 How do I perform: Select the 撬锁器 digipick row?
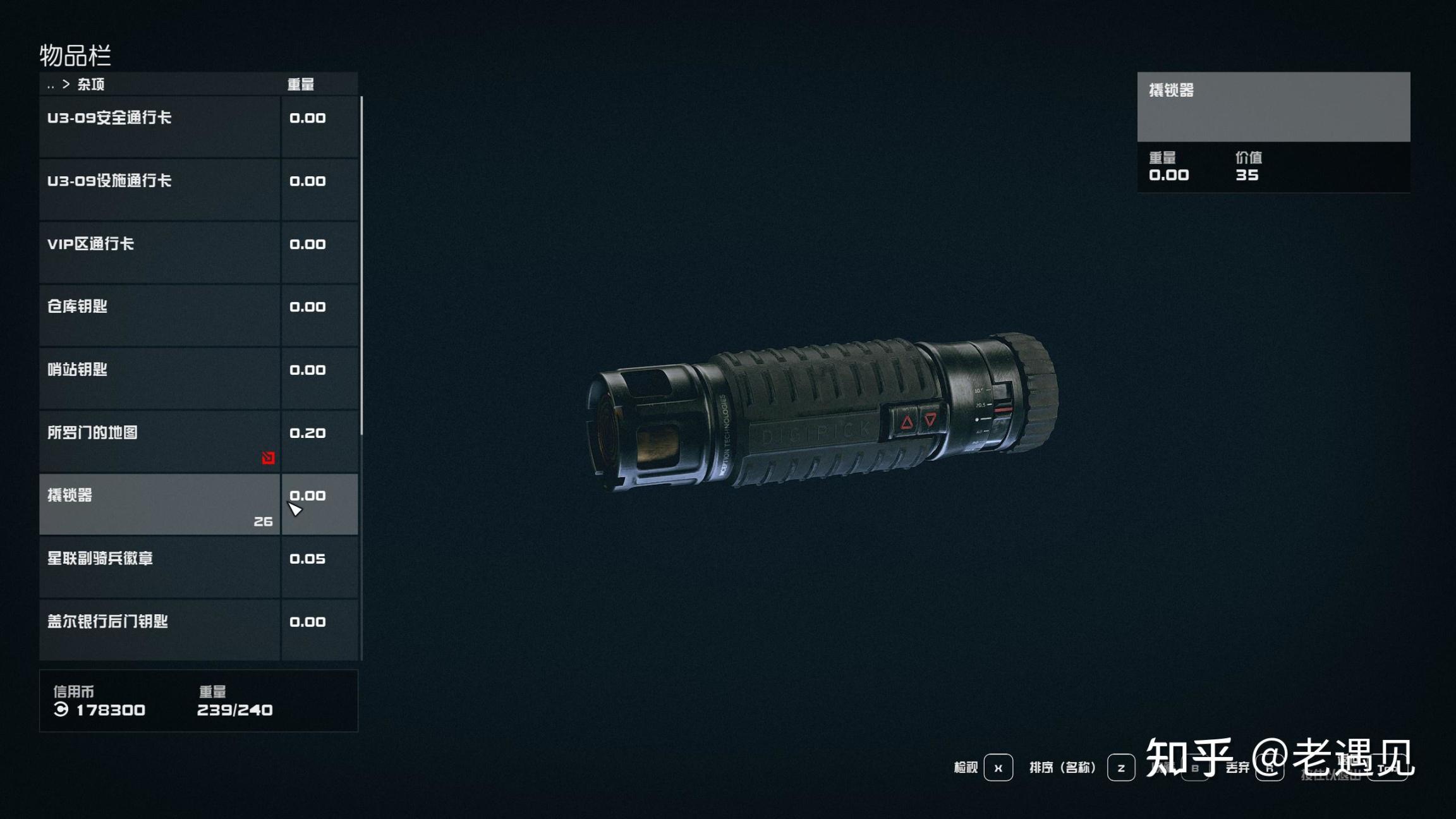pos(159,504)
